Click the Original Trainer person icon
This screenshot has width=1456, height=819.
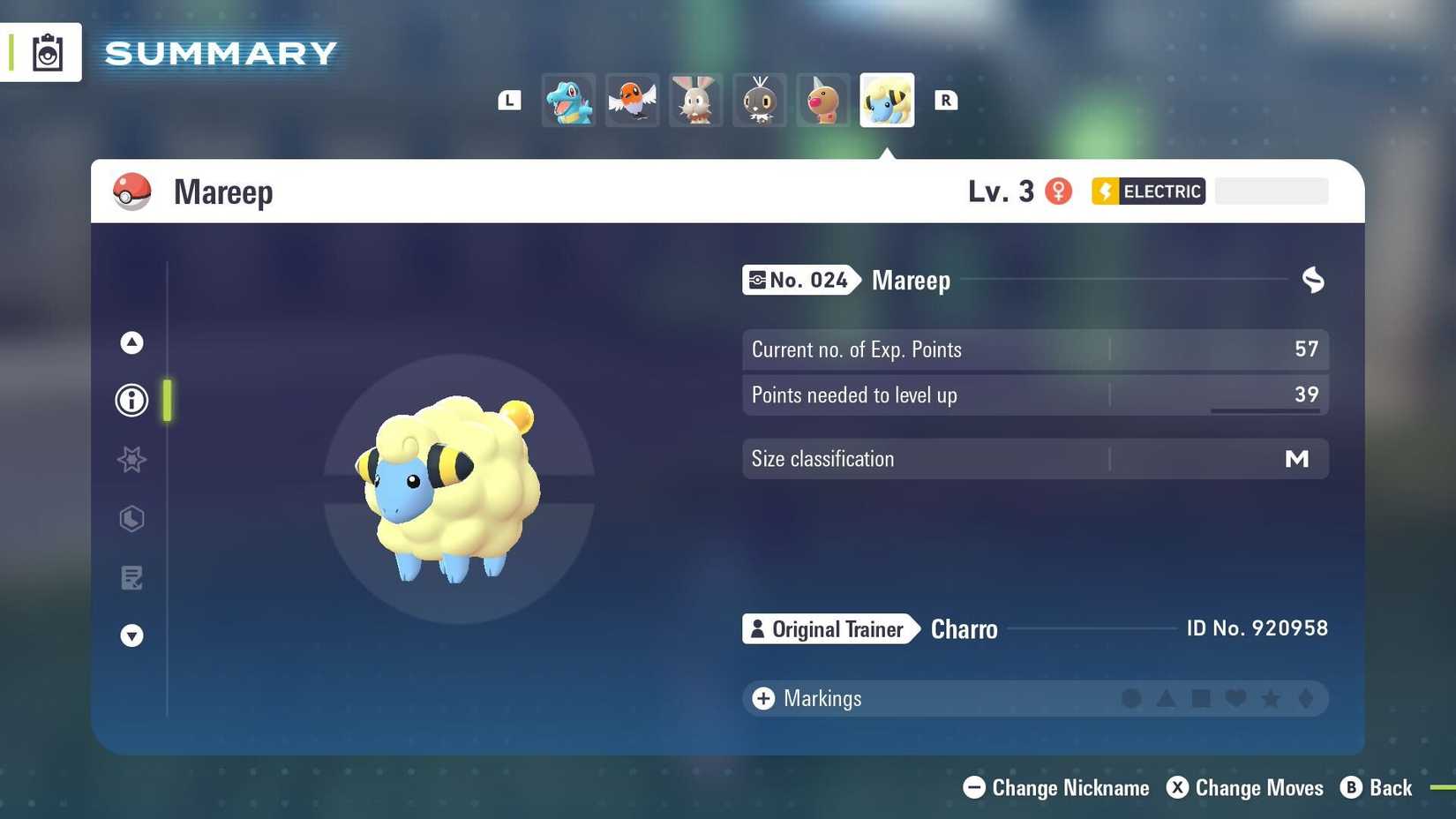(x=758, y=628)
